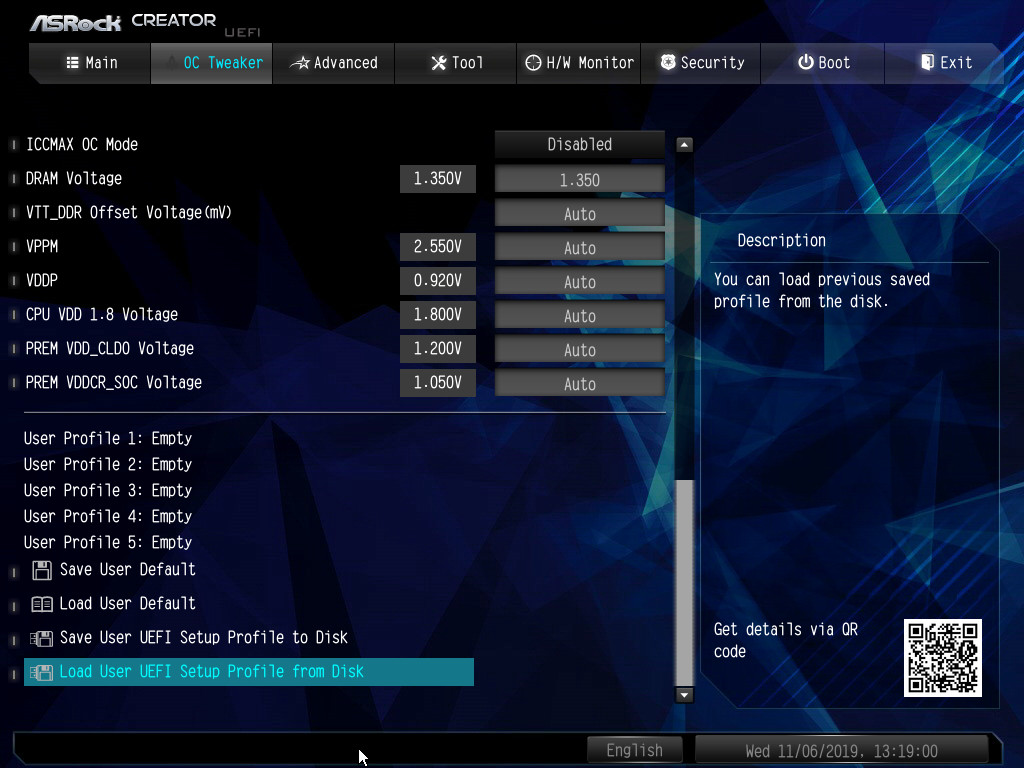Go to the Security tab

(701, 63)
